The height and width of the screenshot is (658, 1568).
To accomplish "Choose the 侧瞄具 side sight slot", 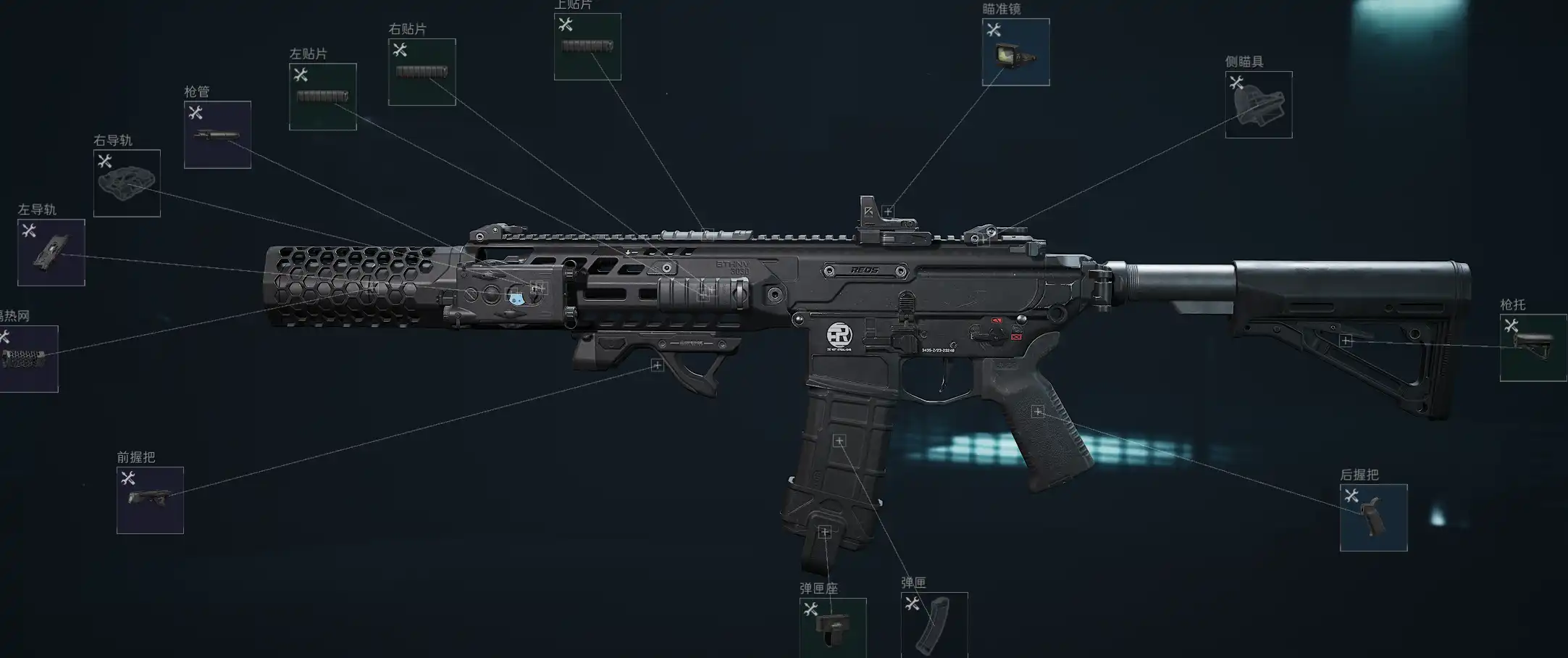I will click(1259, 105).
